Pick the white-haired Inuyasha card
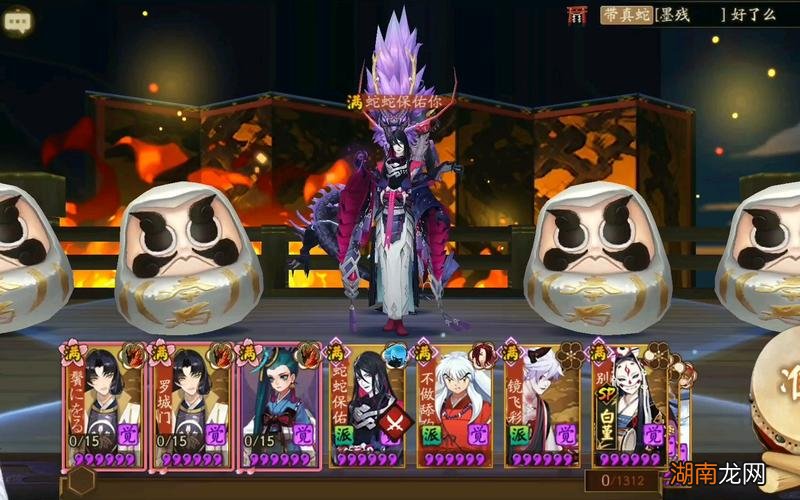This screenshot has width=800, height=500. tap(456, 405)
